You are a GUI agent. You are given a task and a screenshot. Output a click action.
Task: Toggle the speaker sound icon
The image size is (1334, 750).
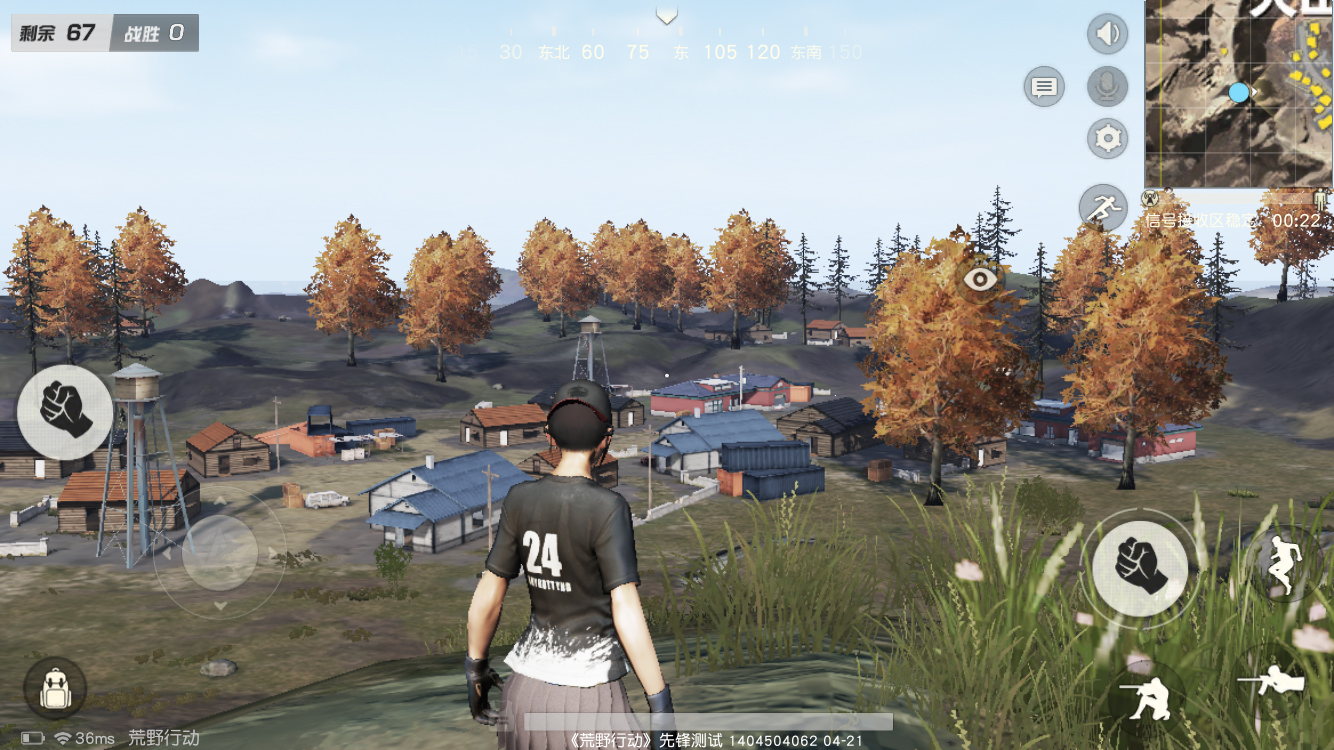coord(1107,35)
